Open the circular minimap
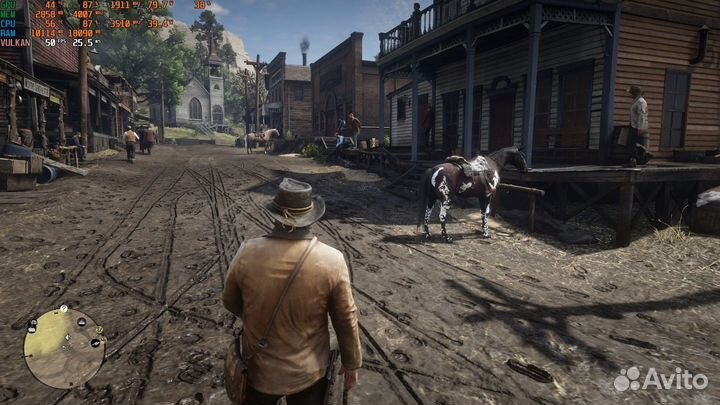 click(x=64, y=347)
